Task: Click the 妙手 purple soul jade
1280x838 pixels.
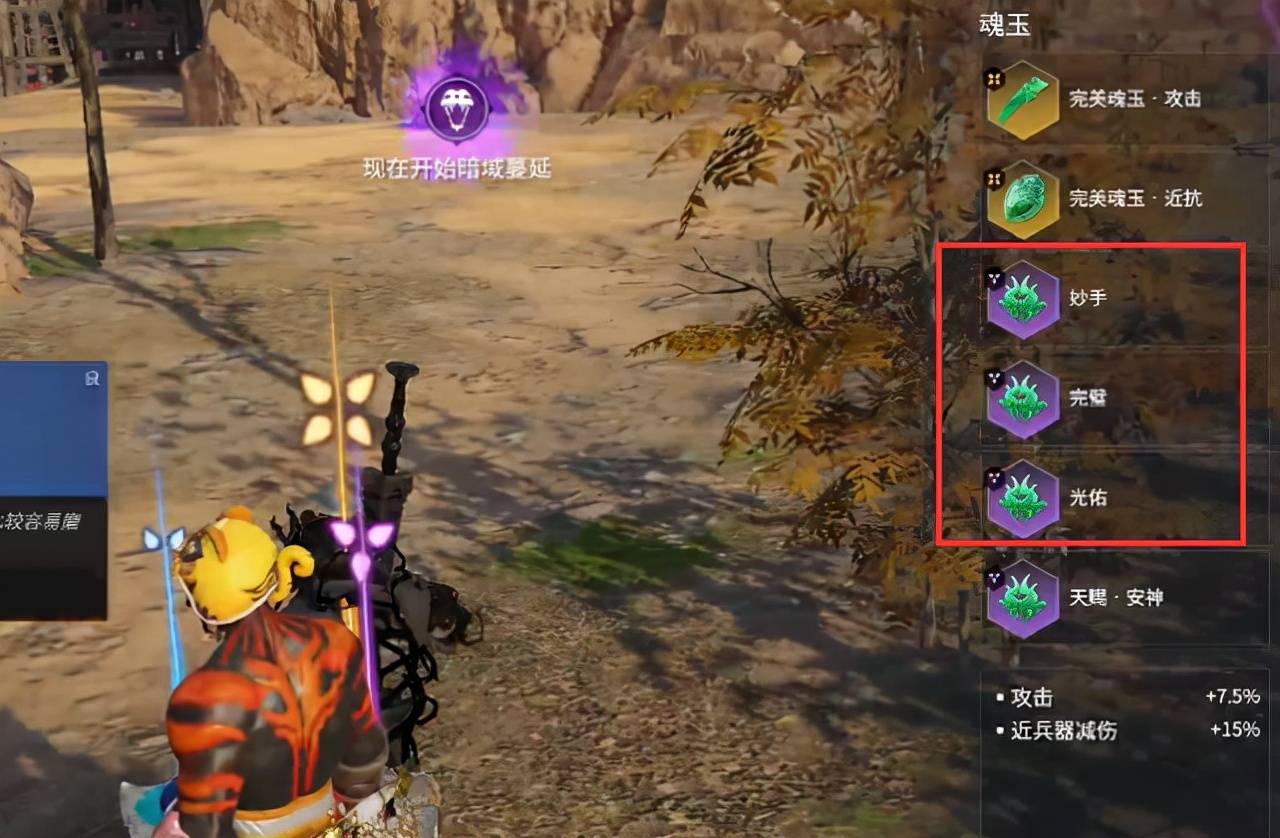Action: pyautogui.click(x=1023, y=299)
